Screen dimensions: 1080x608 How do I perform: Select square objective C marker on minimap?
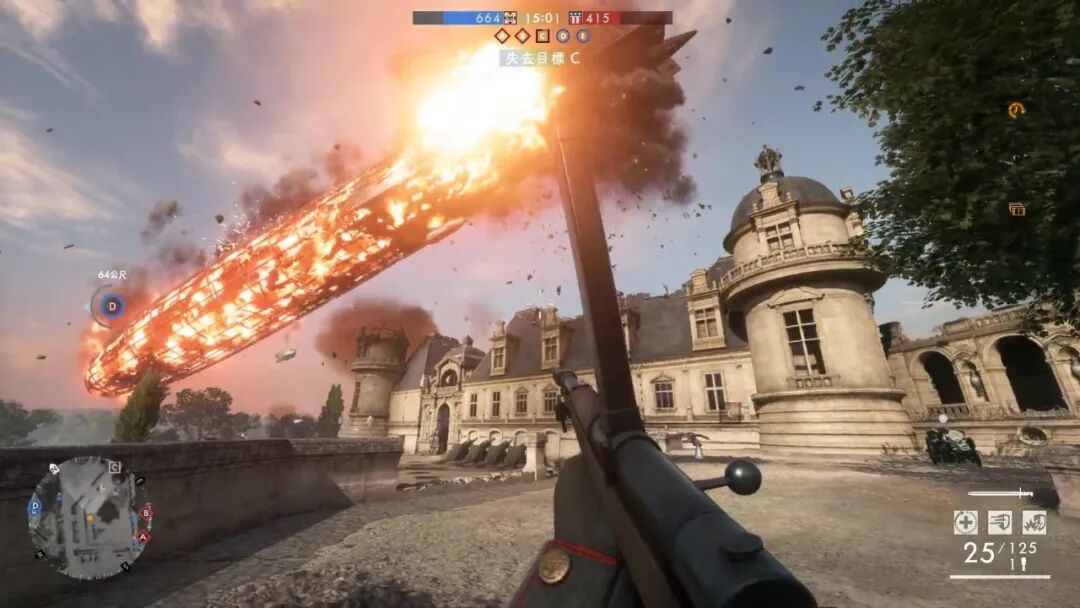115,466
